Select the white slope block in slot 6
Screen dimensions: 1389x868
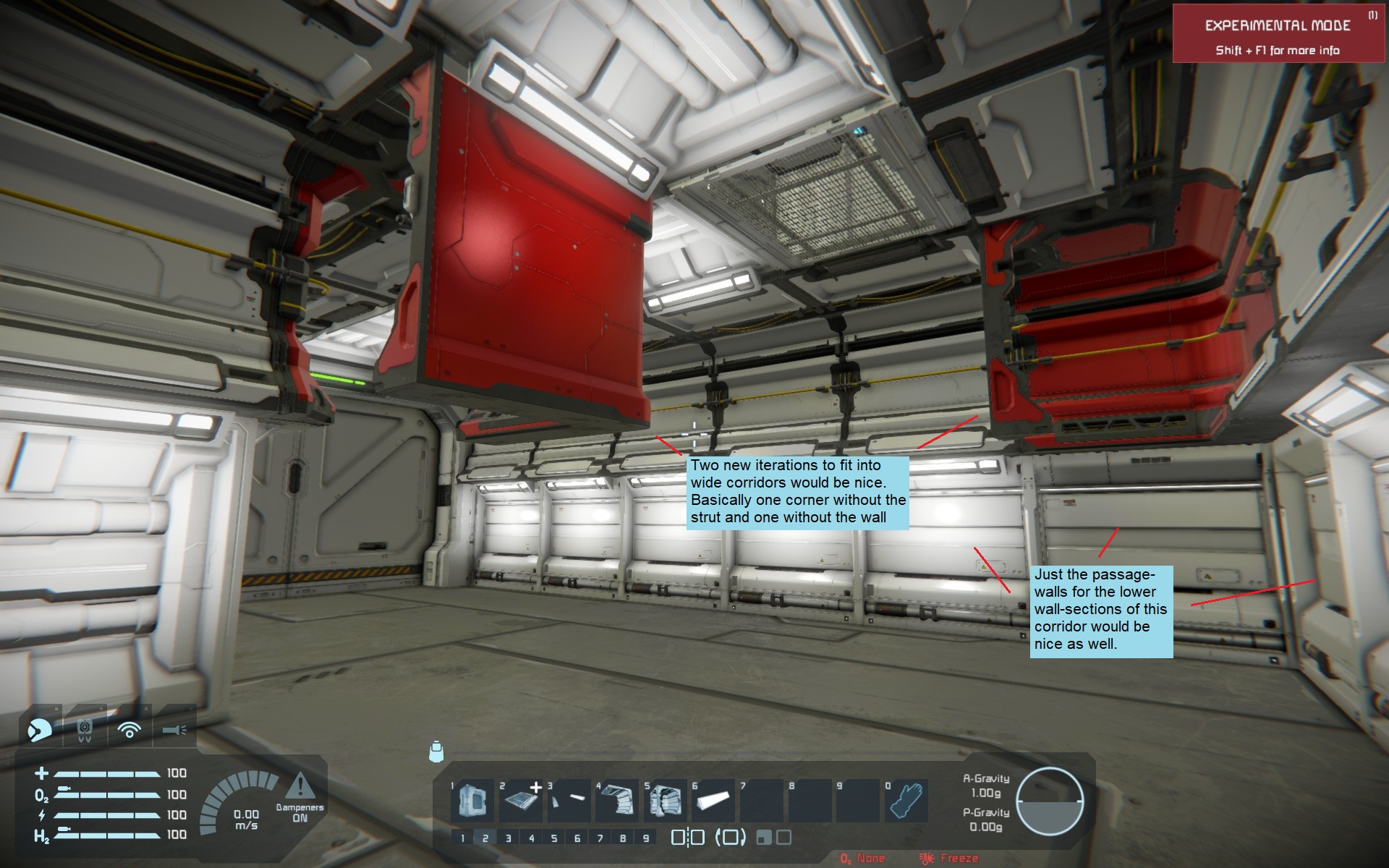tap(713, 801)
